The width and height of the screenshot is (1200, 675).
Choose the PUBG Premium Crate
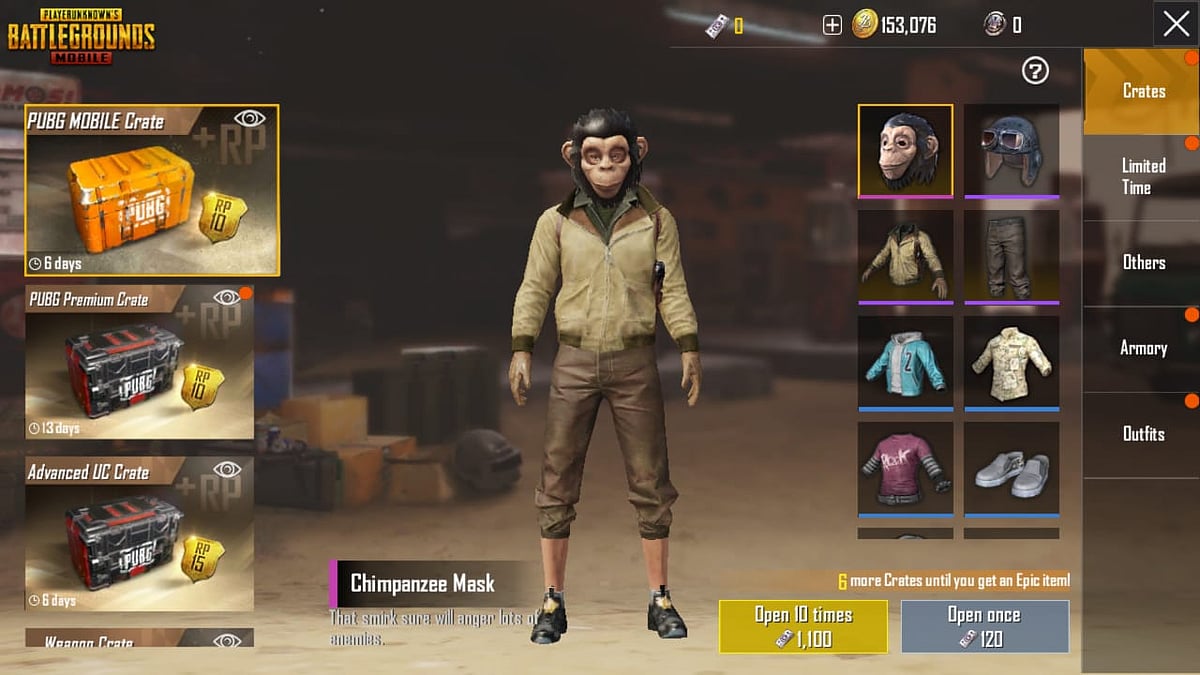pos(139,362)
